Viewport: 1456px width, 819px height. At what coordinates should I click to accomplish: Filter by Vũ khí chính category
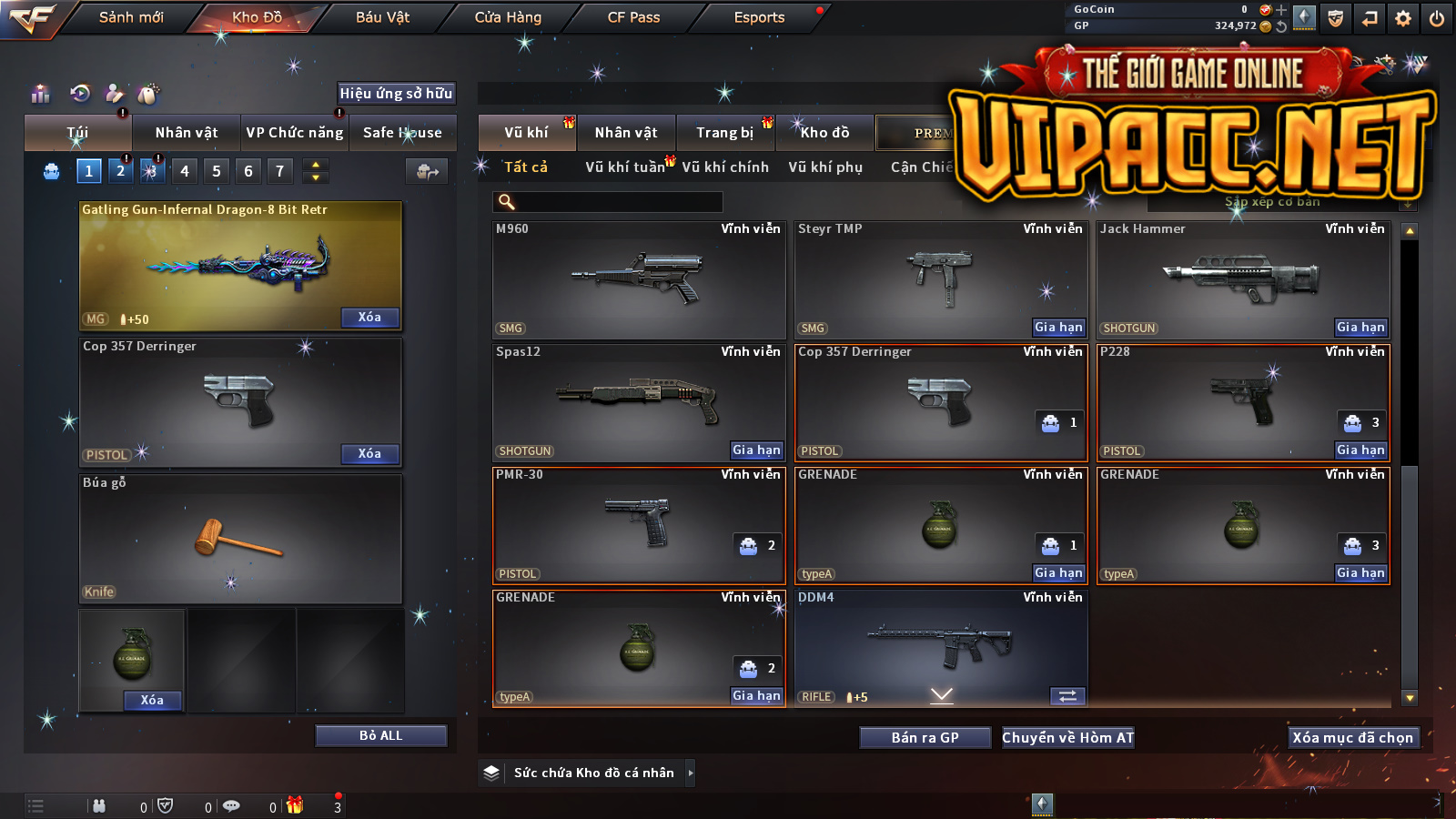(725, 167)
